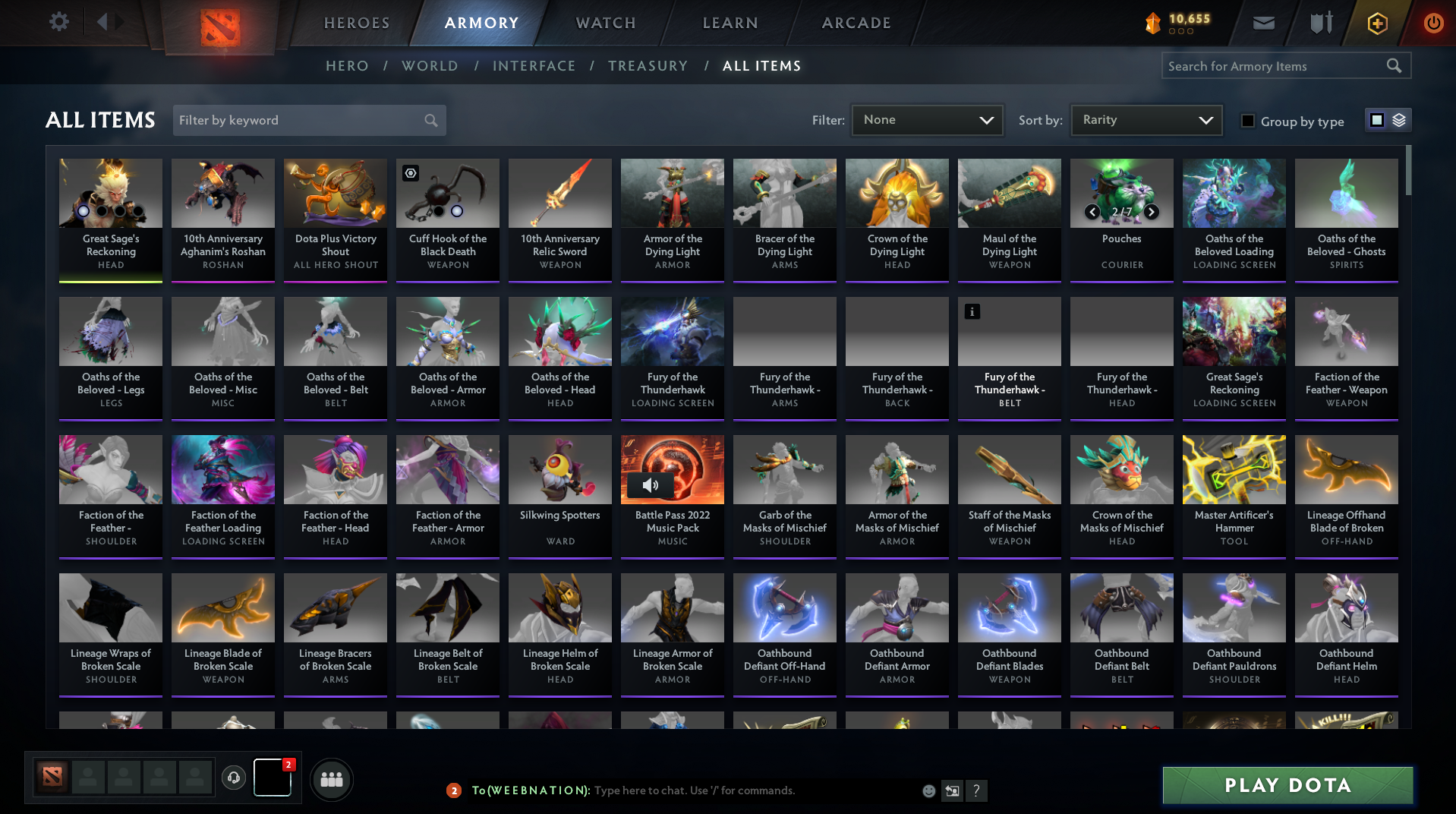Image resolution: width=1456 pixels, height=814 pixels.
Task: Open the Dota Plus hexagon plus icon
Action: click(x=1376, y=23)
